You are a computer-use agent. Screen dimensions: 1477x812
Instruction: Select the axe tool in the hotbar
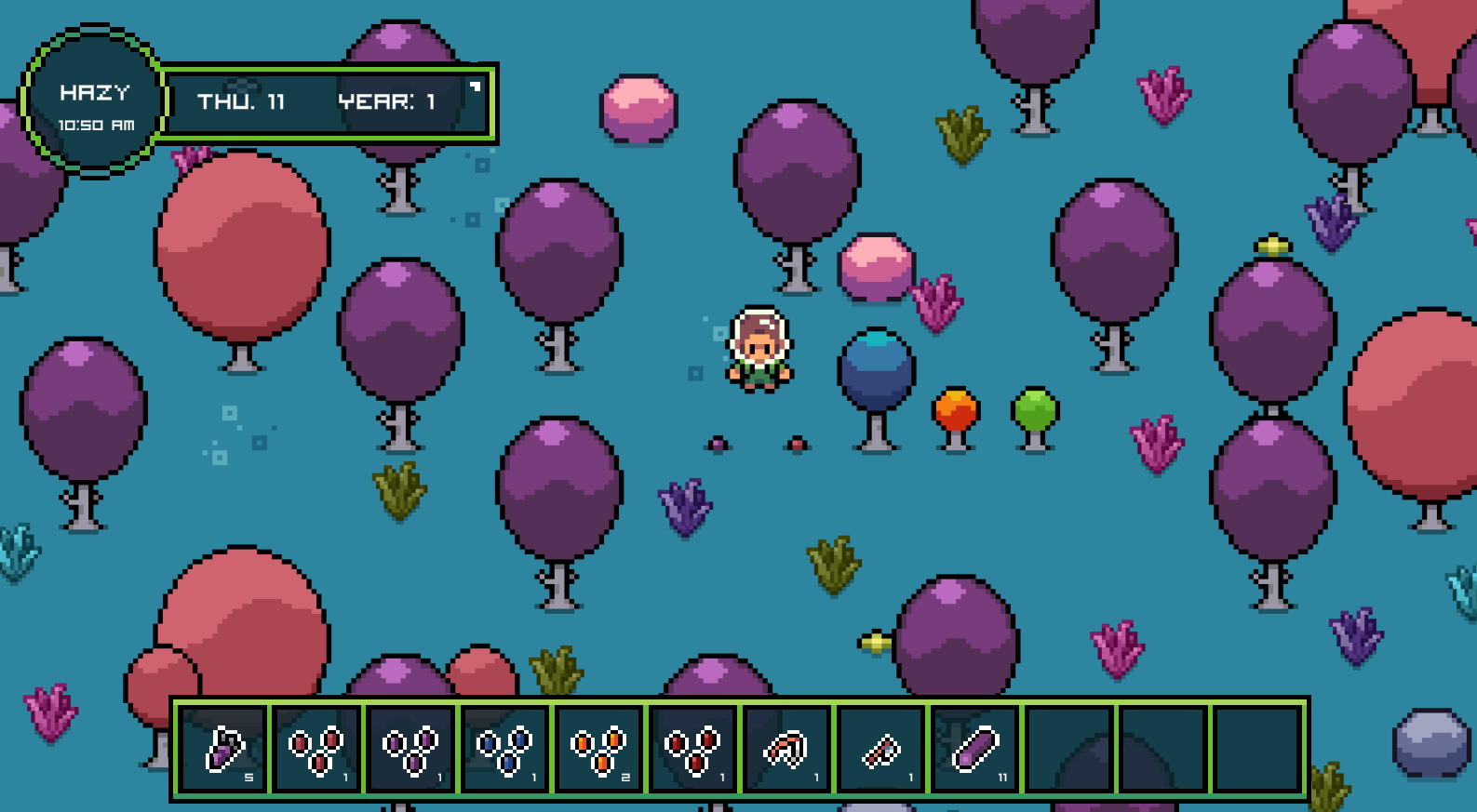(879, 749)
